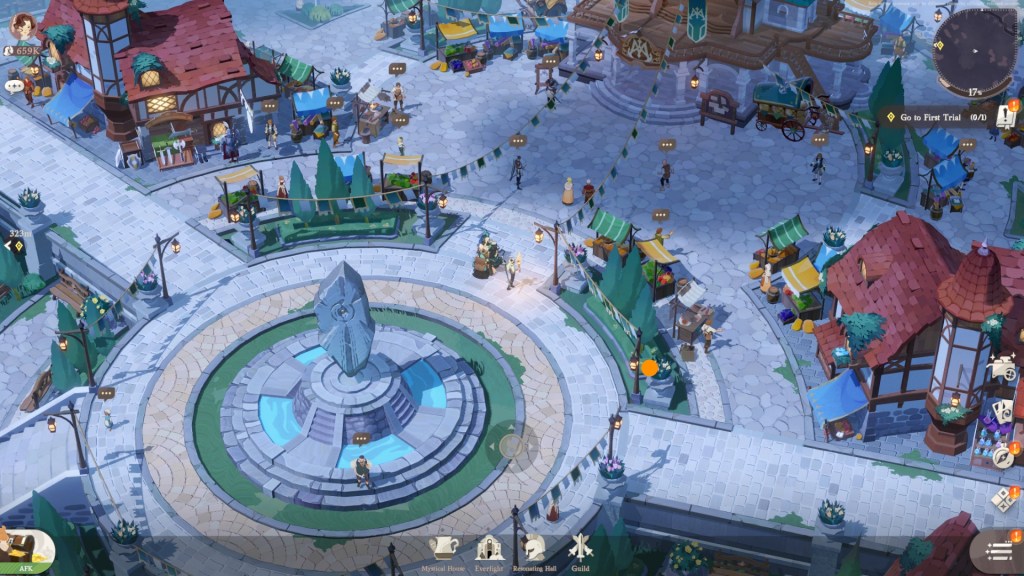Collect AFK rewards chest
The height and width of the screenshot is (576, 1024).
(x=24, y=551)
